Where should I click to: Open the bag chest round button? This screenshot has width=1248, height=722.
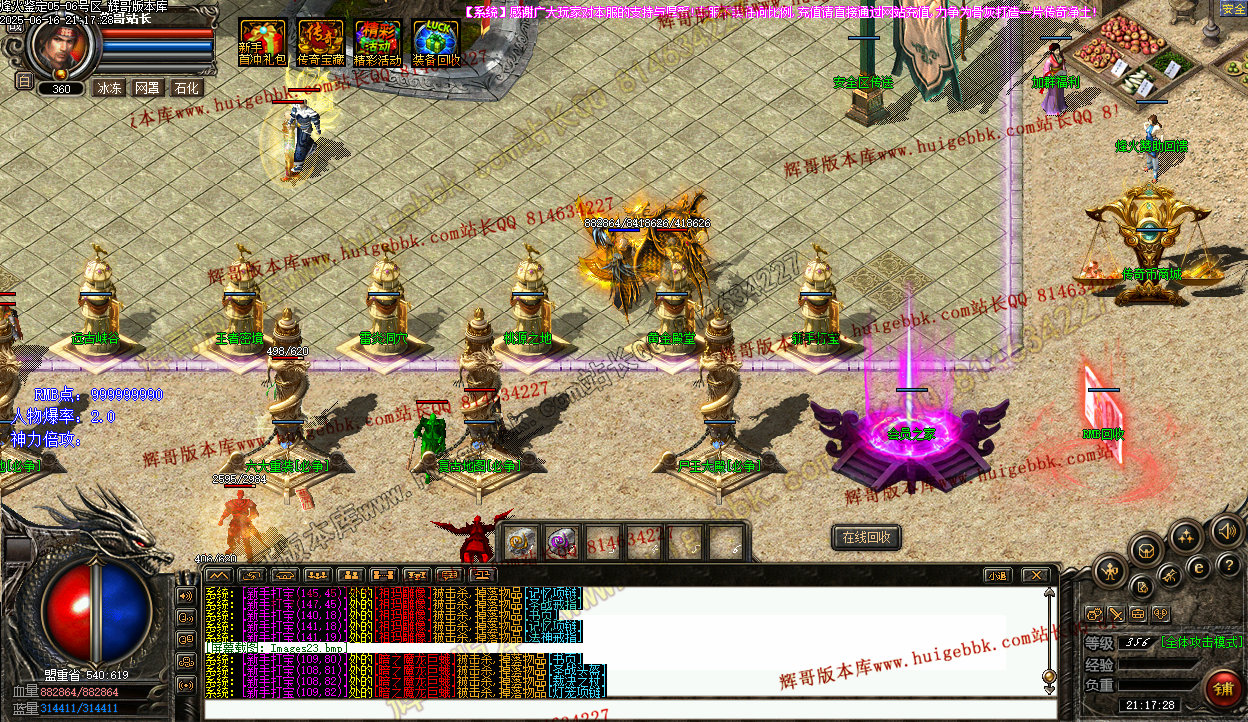(1146, 548)
